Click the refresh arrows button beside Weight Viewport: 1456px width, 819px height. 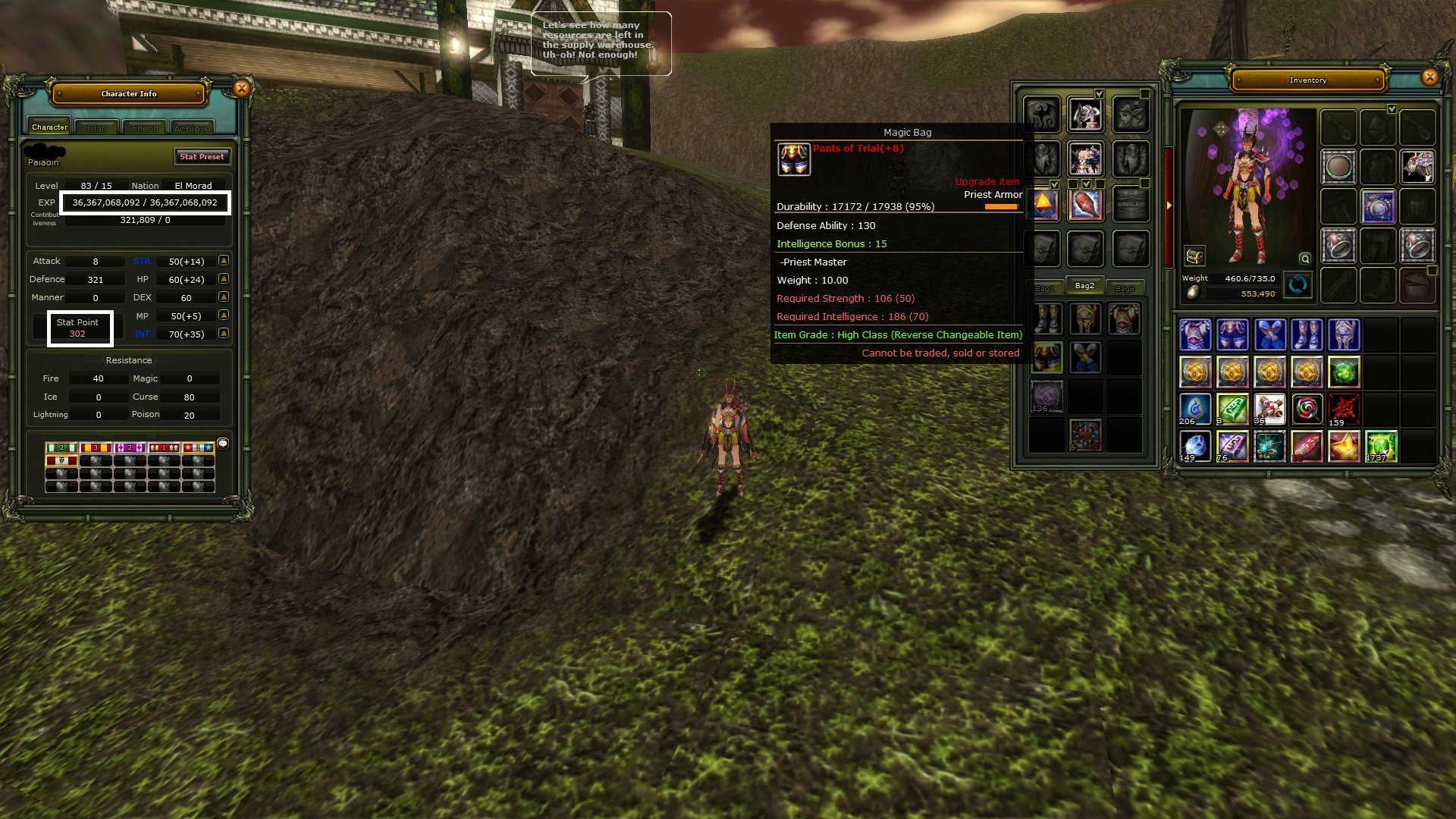coord(1298,285)
